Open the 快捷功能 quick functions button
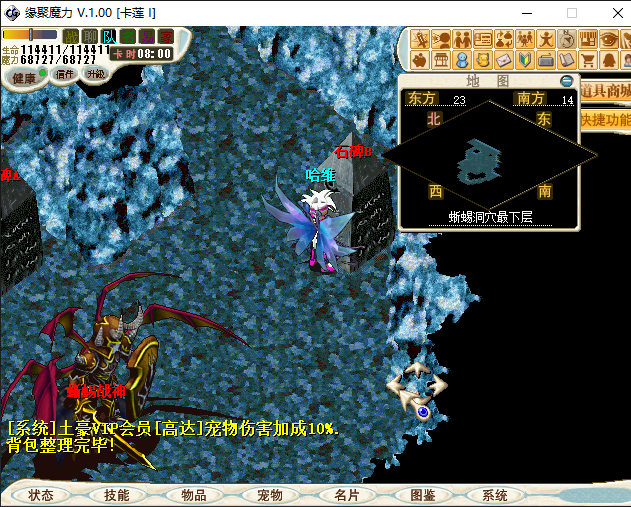 606,118
